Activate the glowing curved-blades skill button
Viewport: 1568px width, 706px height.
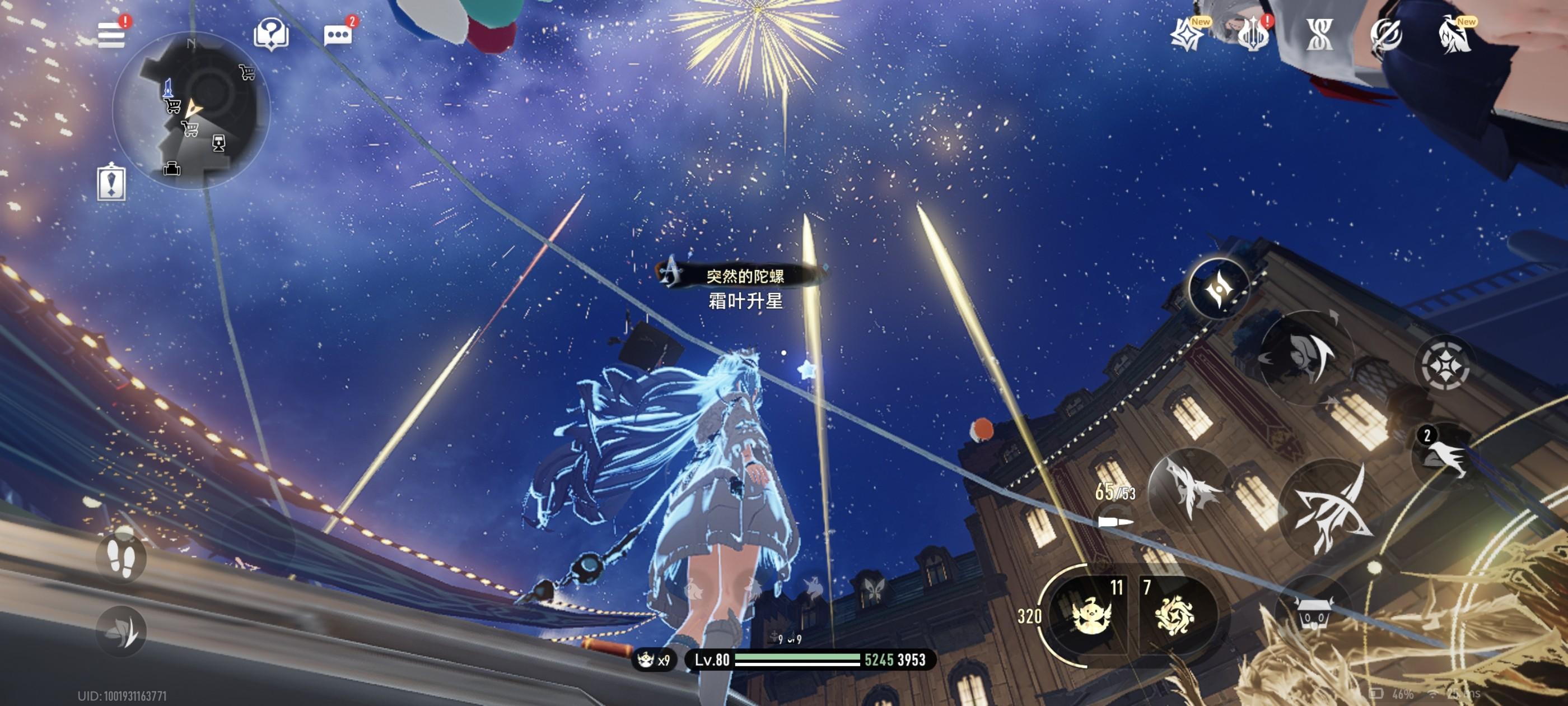pos(1219,288)
